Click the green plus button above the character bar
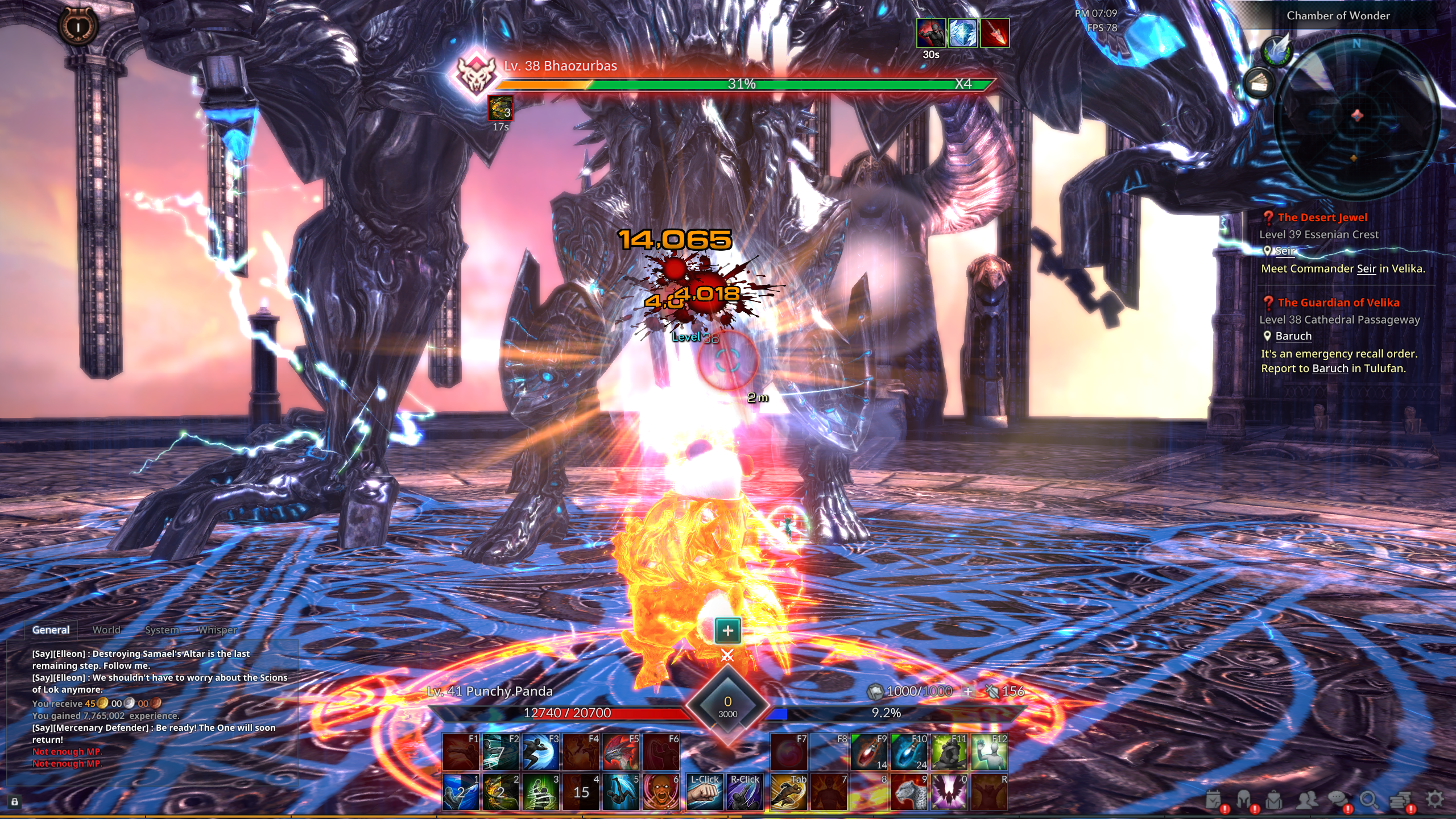This screenshot has height=819, width=1456. (x=727, y=630)
